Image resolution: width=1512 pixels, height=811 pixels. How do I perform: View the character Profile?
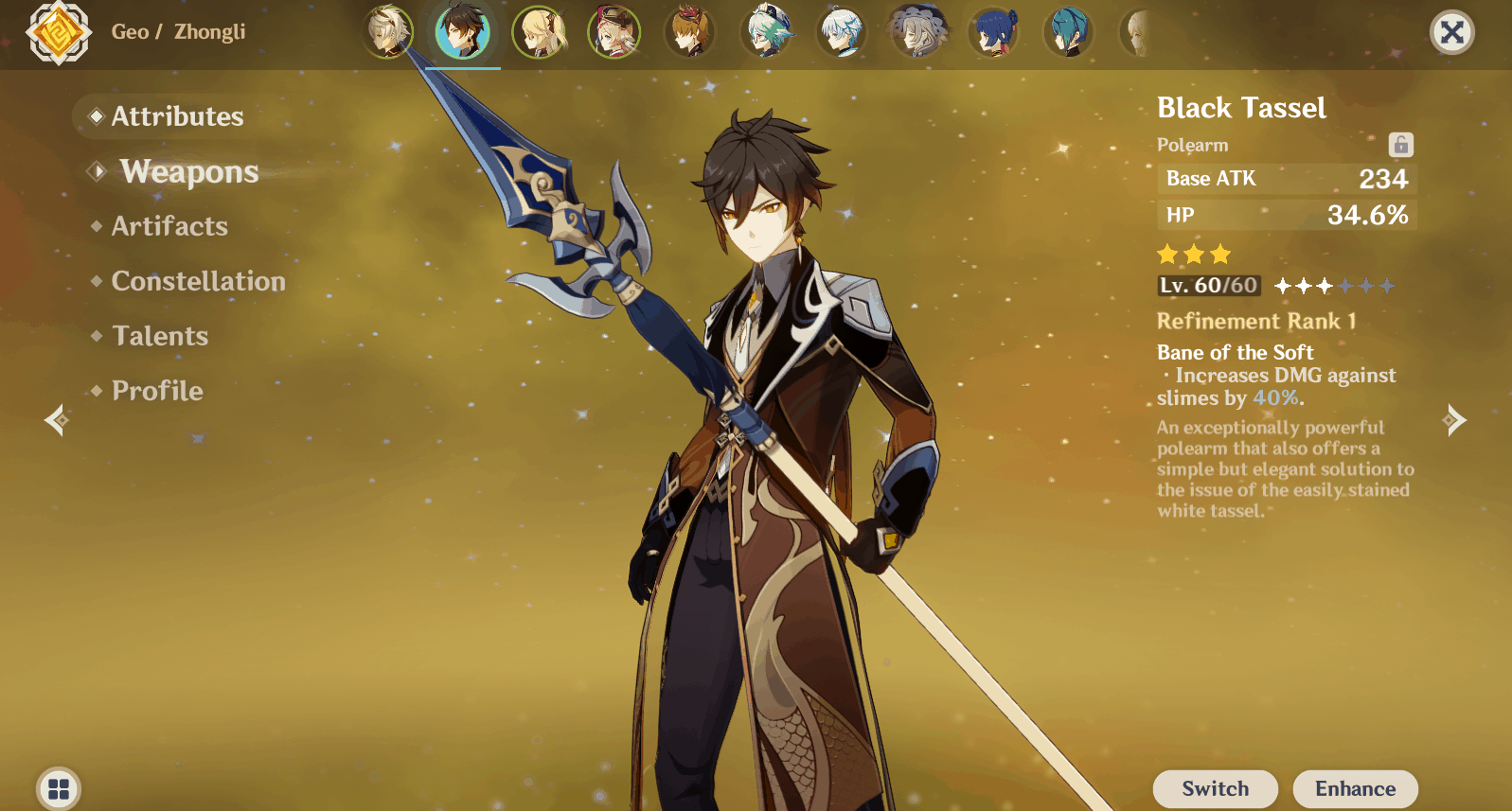pos(157,391)
